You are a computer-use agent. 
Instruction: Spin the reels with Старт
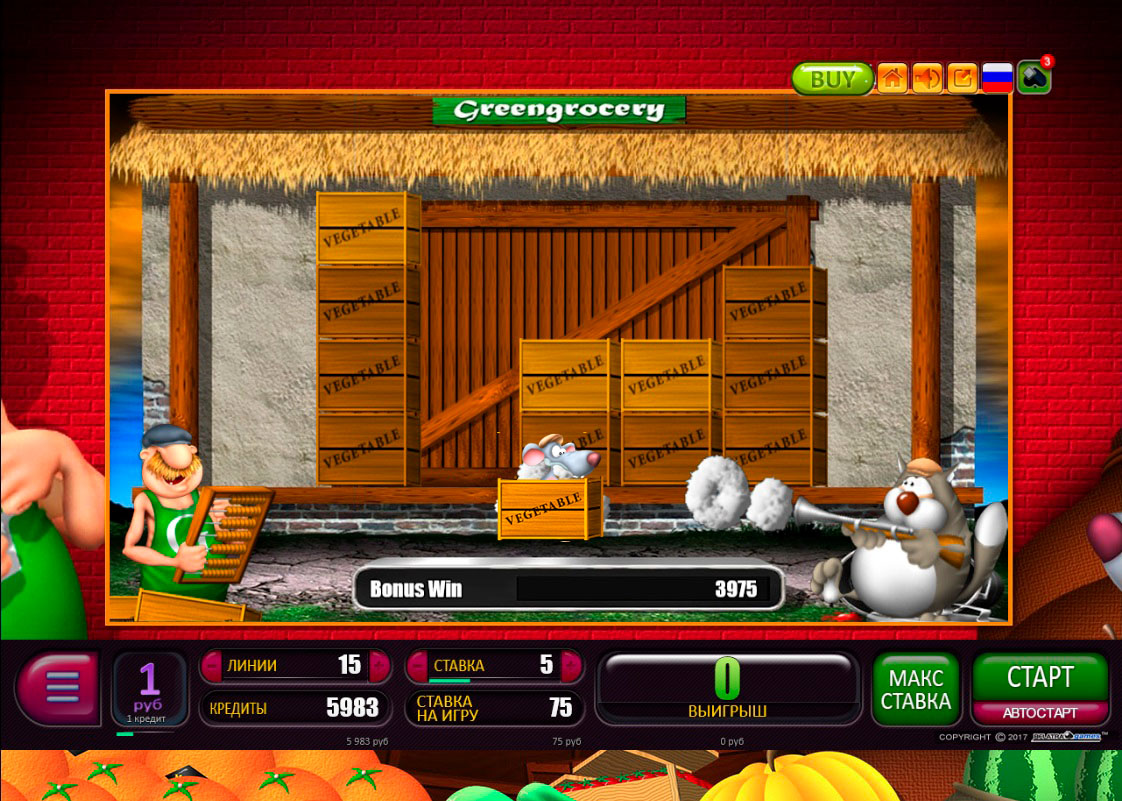1040,677
